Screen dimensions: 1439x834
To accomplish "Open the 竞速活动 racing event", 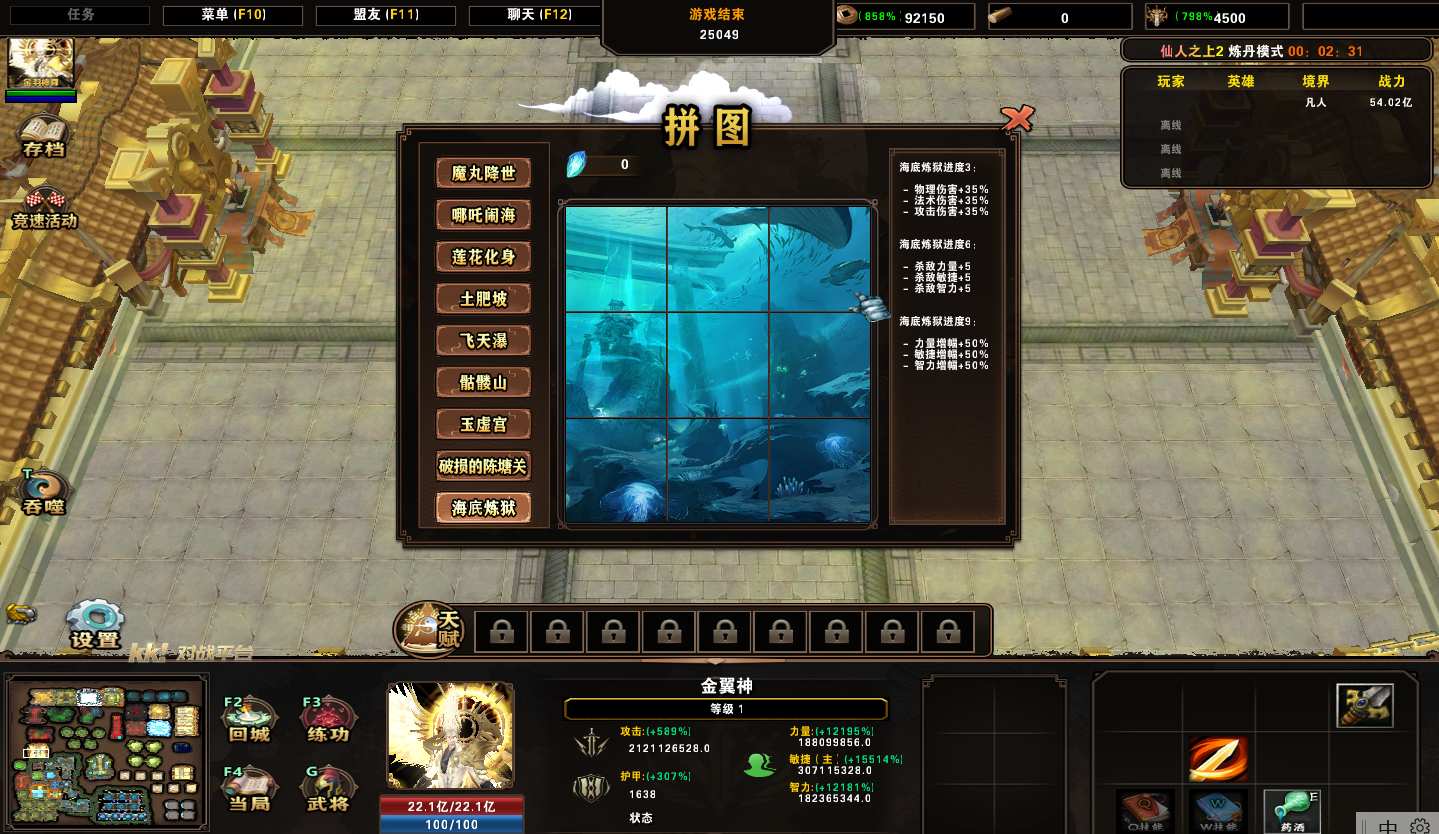I will (x=43, y=206).
